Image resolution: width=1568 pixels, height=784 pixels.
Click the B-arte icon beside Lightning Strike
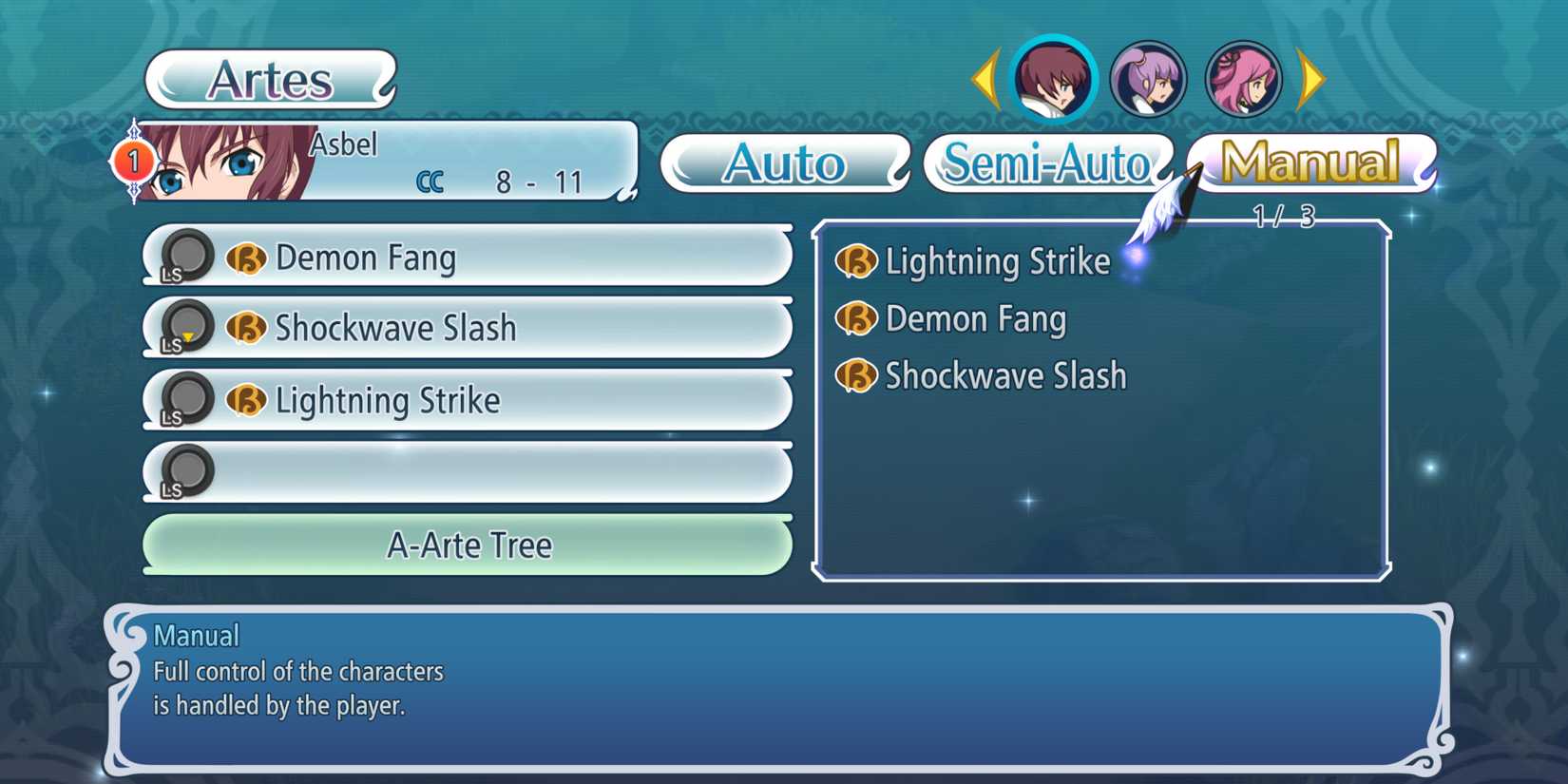pos(245,400)
